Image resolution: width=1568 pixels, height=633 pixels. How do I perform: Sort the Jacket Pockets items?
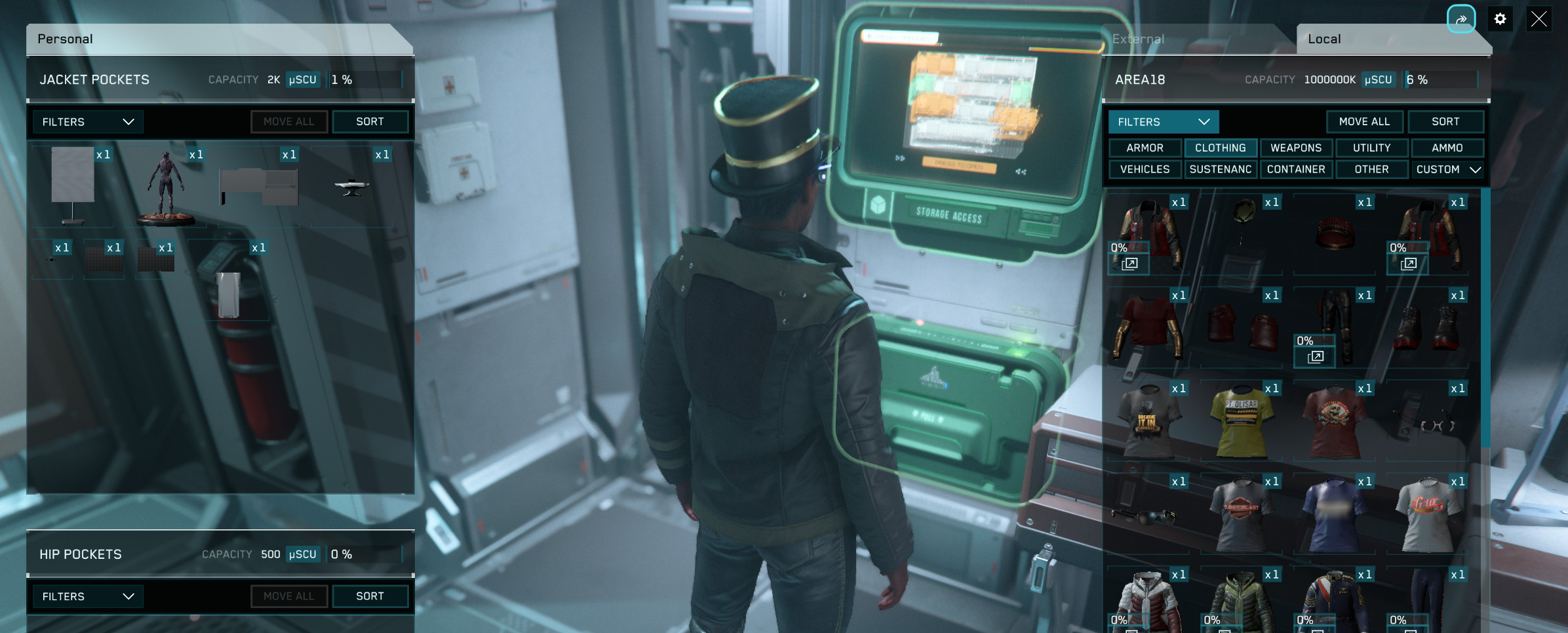(x=370, y=122)
